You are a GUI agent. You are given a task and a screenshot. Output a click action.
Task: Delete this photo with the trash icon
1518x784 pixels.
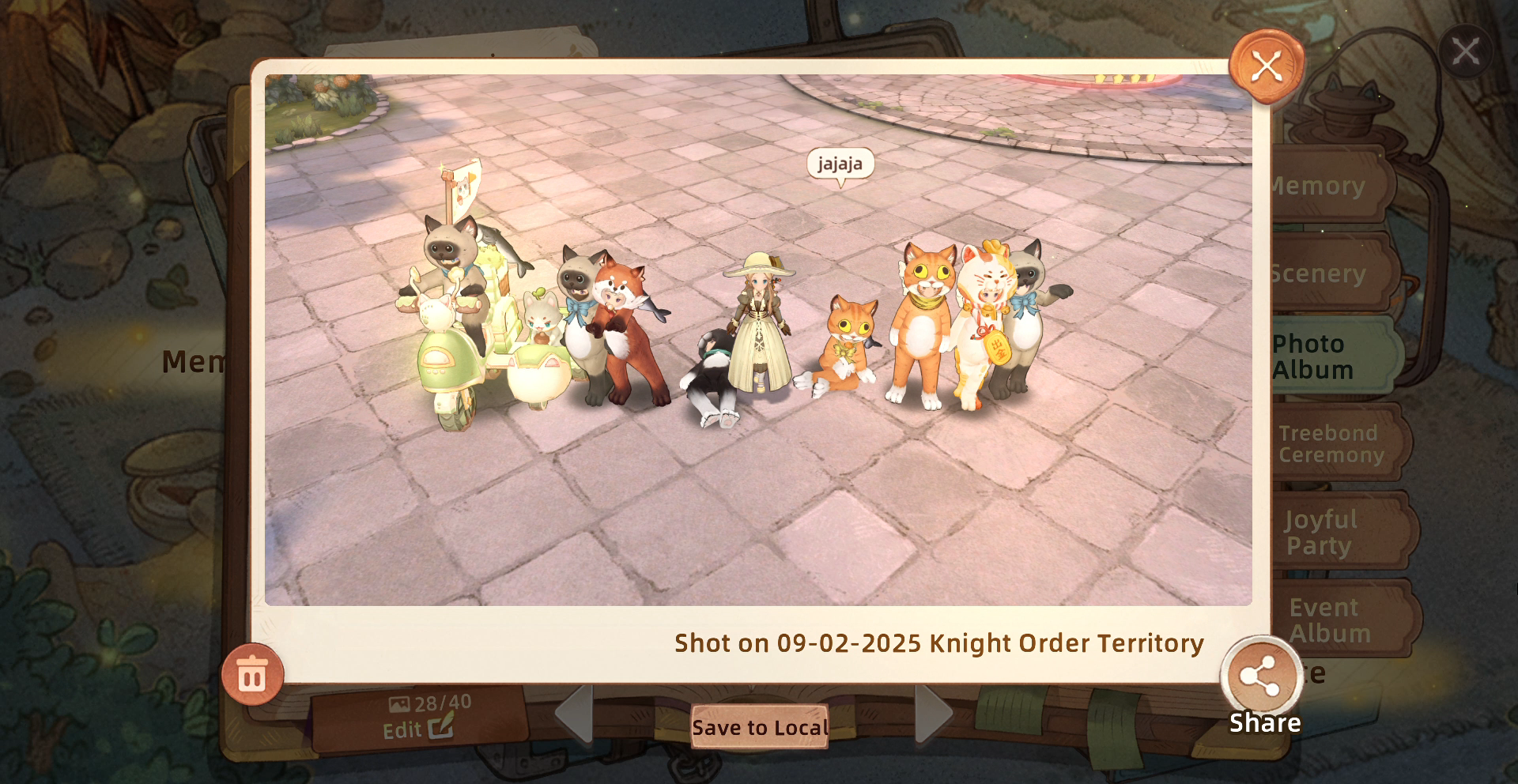click(252, 676)
